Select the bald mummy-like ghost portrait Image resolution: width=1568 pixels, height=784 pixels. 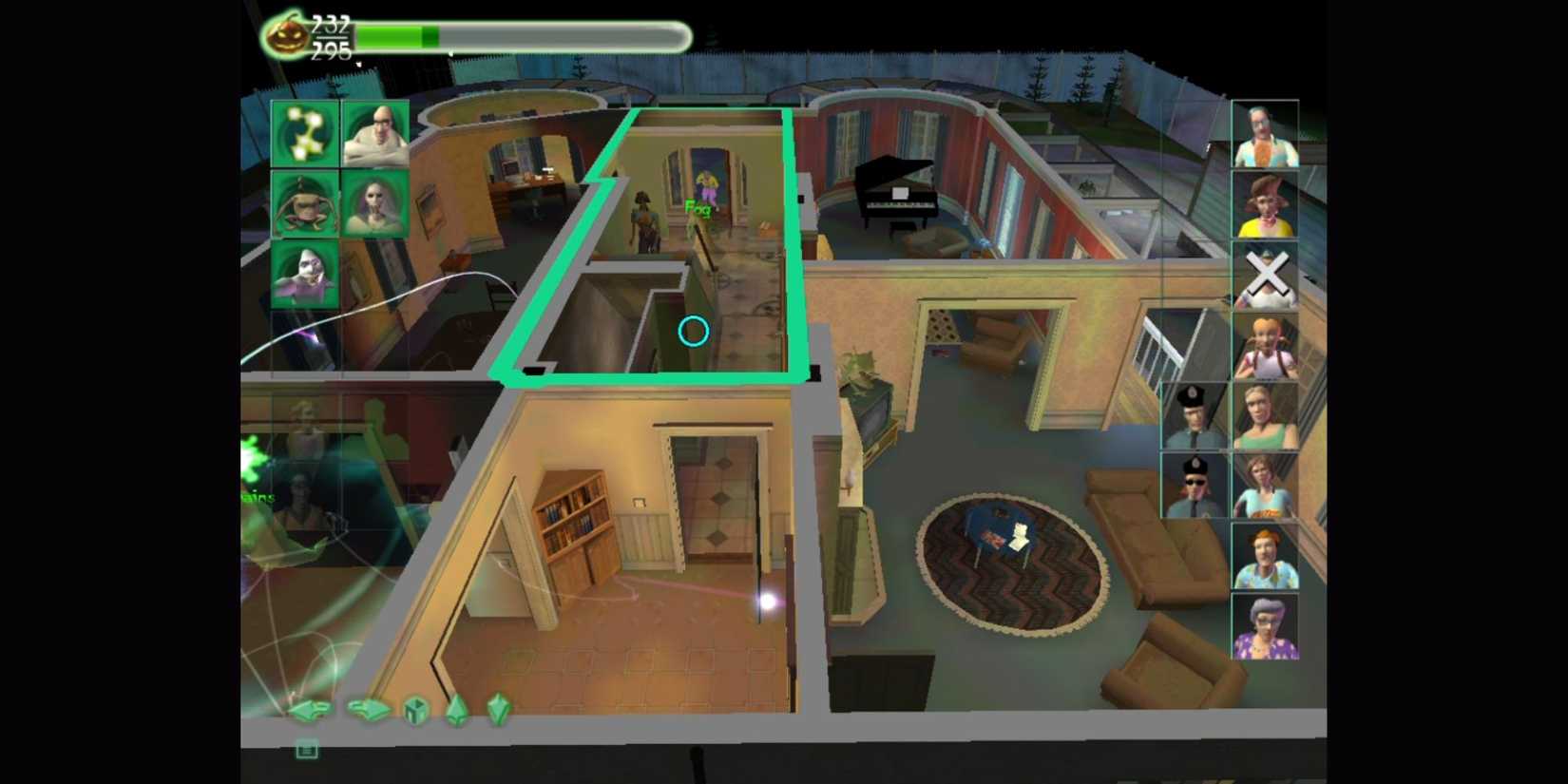coord(373,133)
